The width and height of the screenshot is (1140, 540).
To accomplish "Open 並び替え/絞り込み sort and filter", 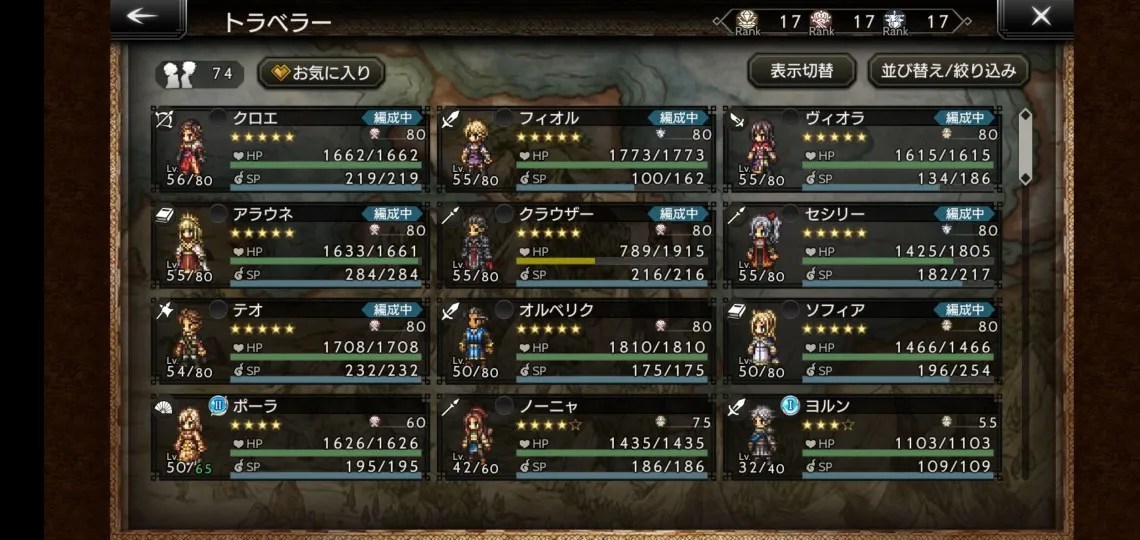I will [x=948, y=71].
